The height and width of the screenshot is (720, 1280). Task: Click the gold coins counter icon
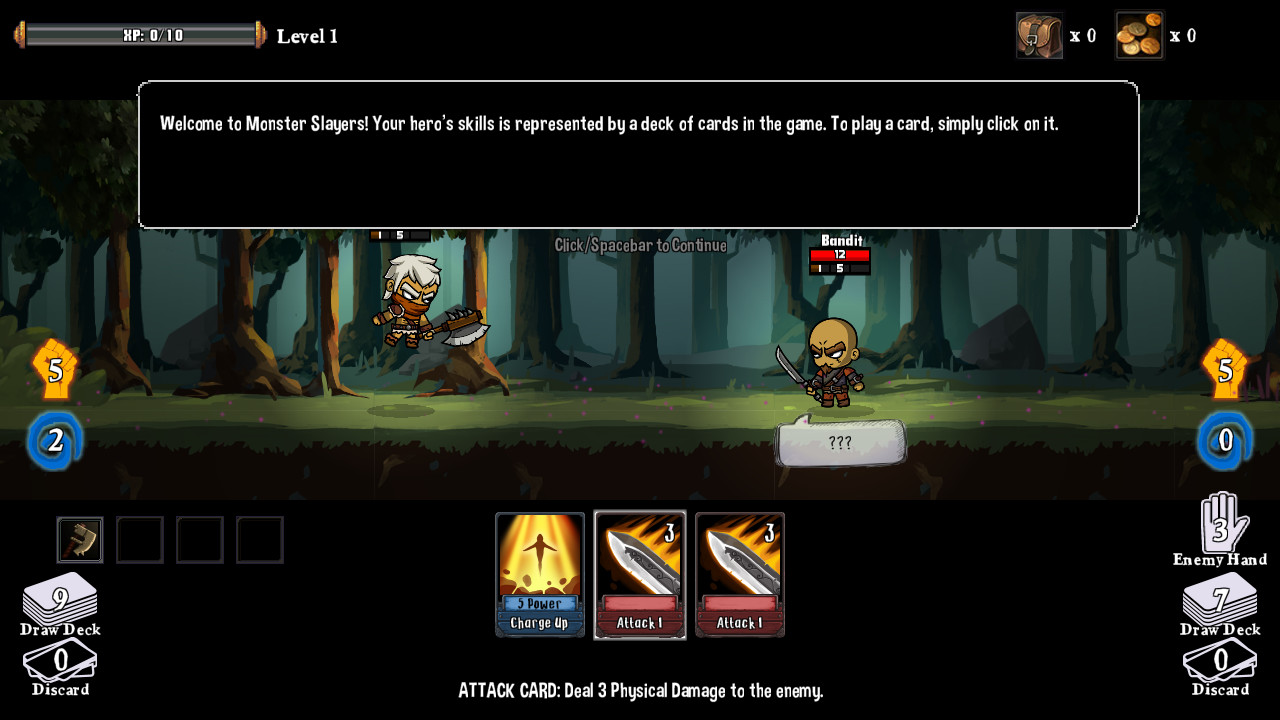[1140, 36]
